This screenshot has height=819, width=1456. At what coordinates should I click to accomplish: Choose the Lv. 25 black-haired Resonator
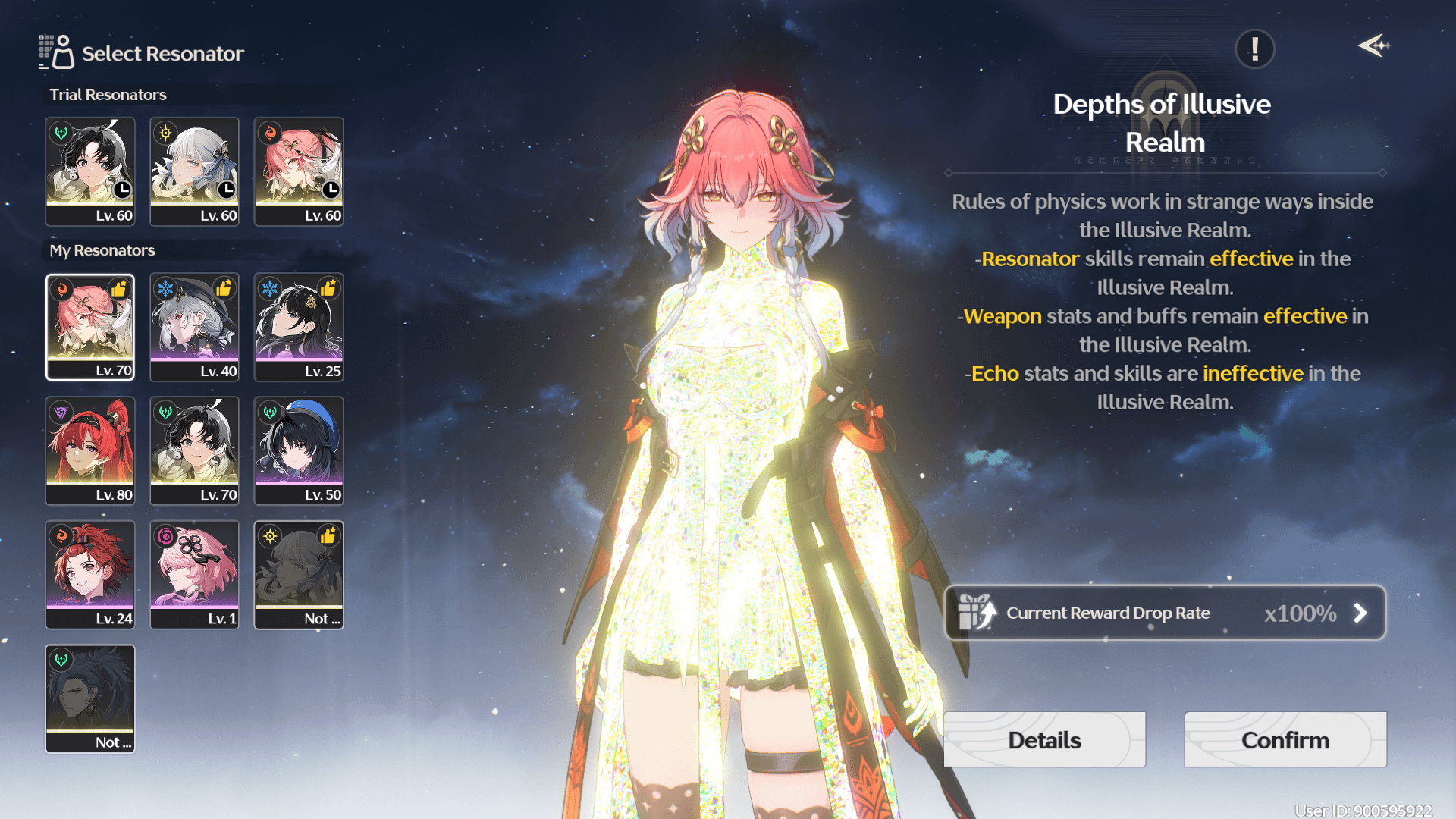point(299,327)
